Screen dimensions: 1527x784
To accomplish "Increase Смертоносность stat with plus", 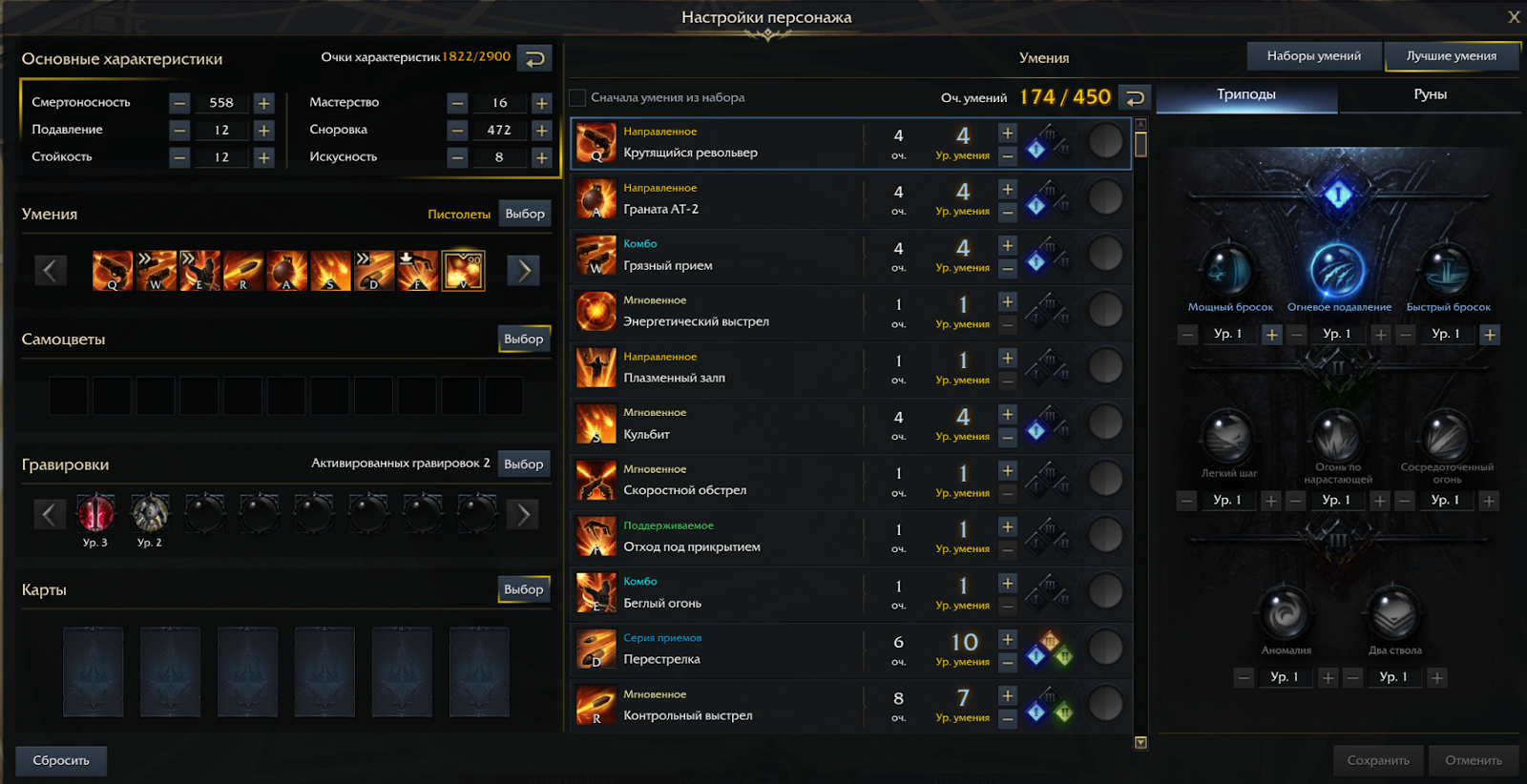I will click(x=264, y=103).
